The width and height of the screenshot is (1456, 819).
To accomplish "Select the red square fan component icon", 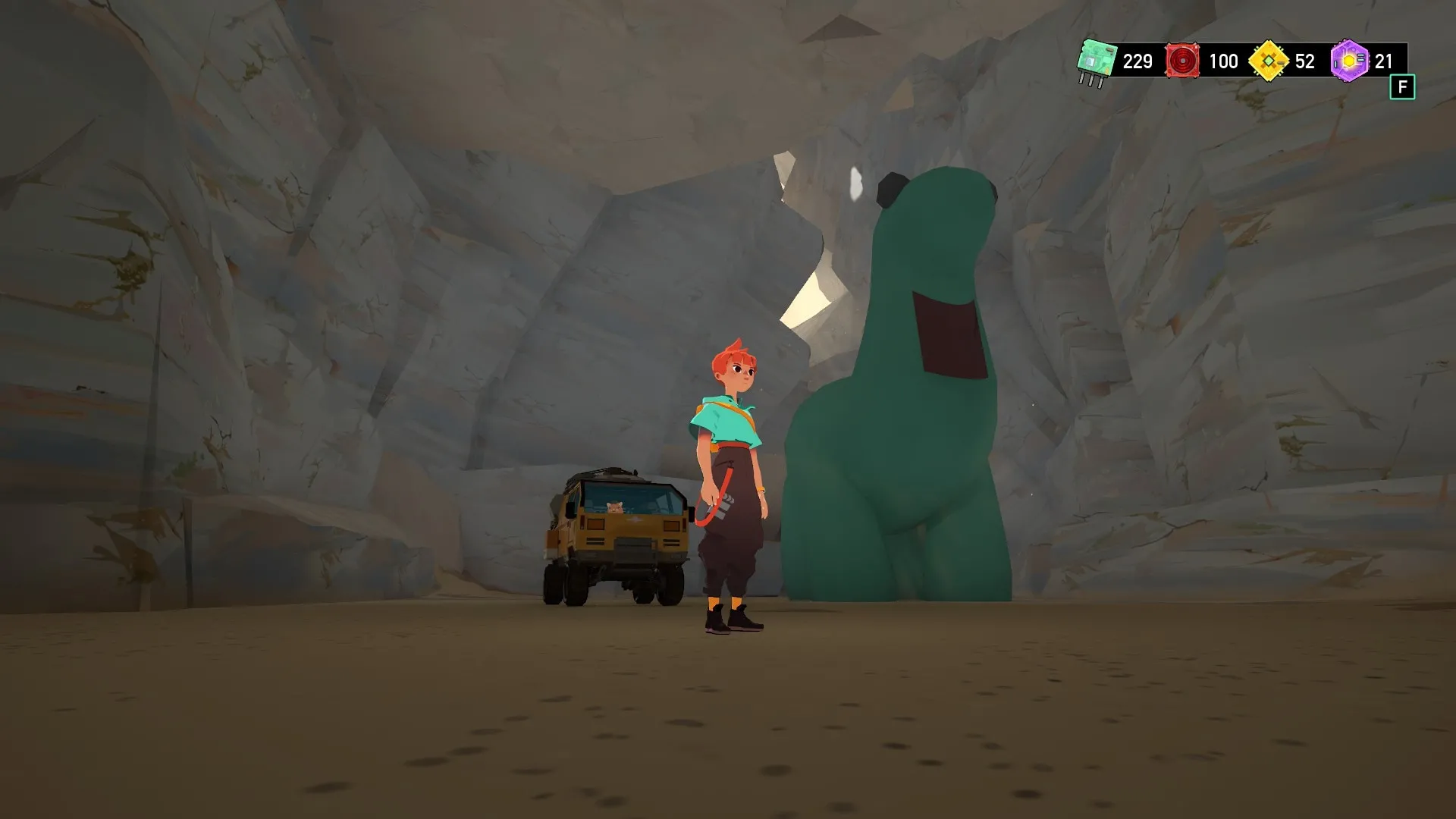I will click(x=1182, y=61).
